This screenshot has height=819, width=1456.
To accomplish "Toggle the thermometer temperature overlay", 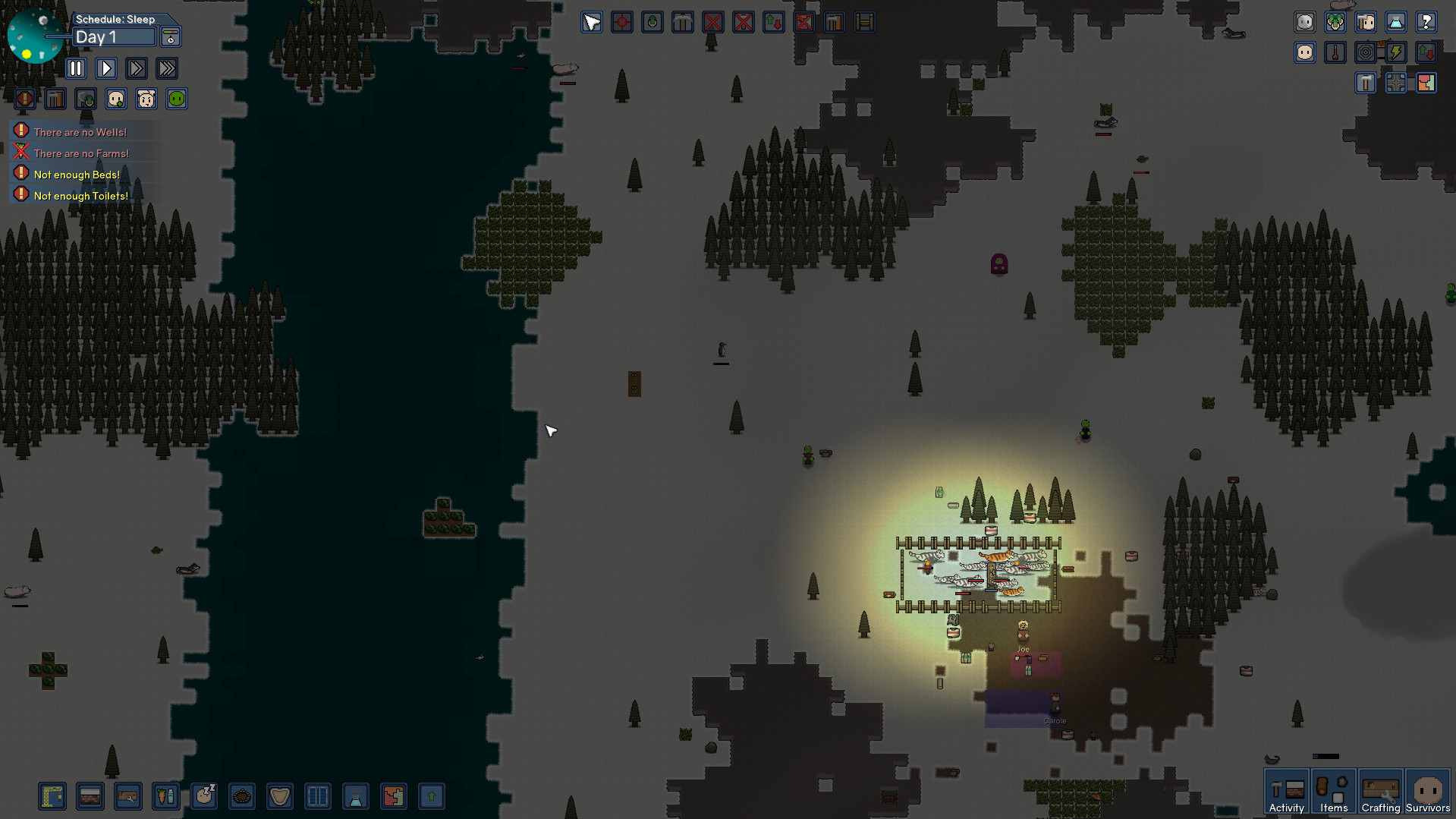I will pyautogui.click(x=1335, y=52).
